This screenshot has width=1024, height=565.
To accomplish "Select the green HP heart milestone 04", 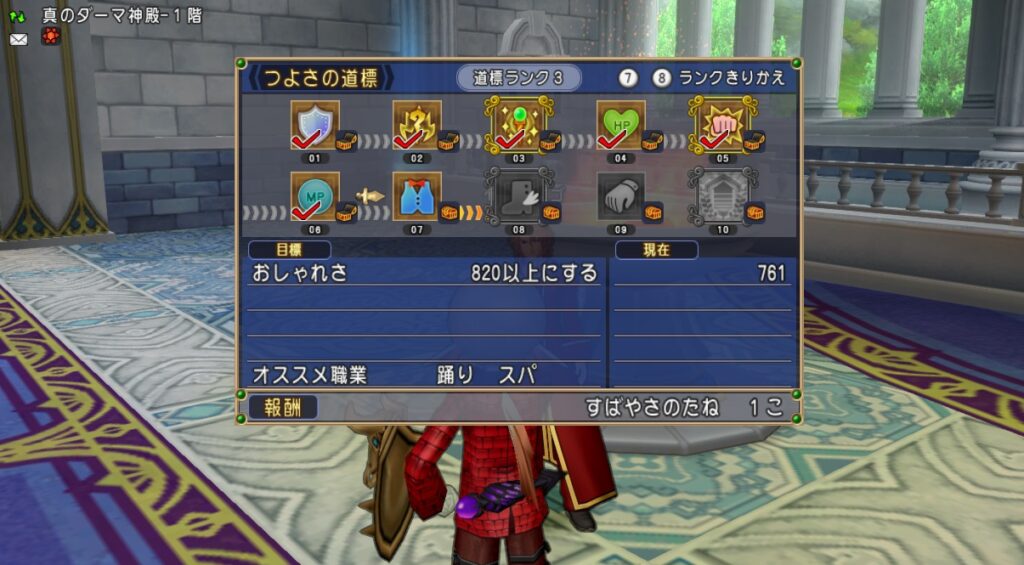I will (619, 125).
